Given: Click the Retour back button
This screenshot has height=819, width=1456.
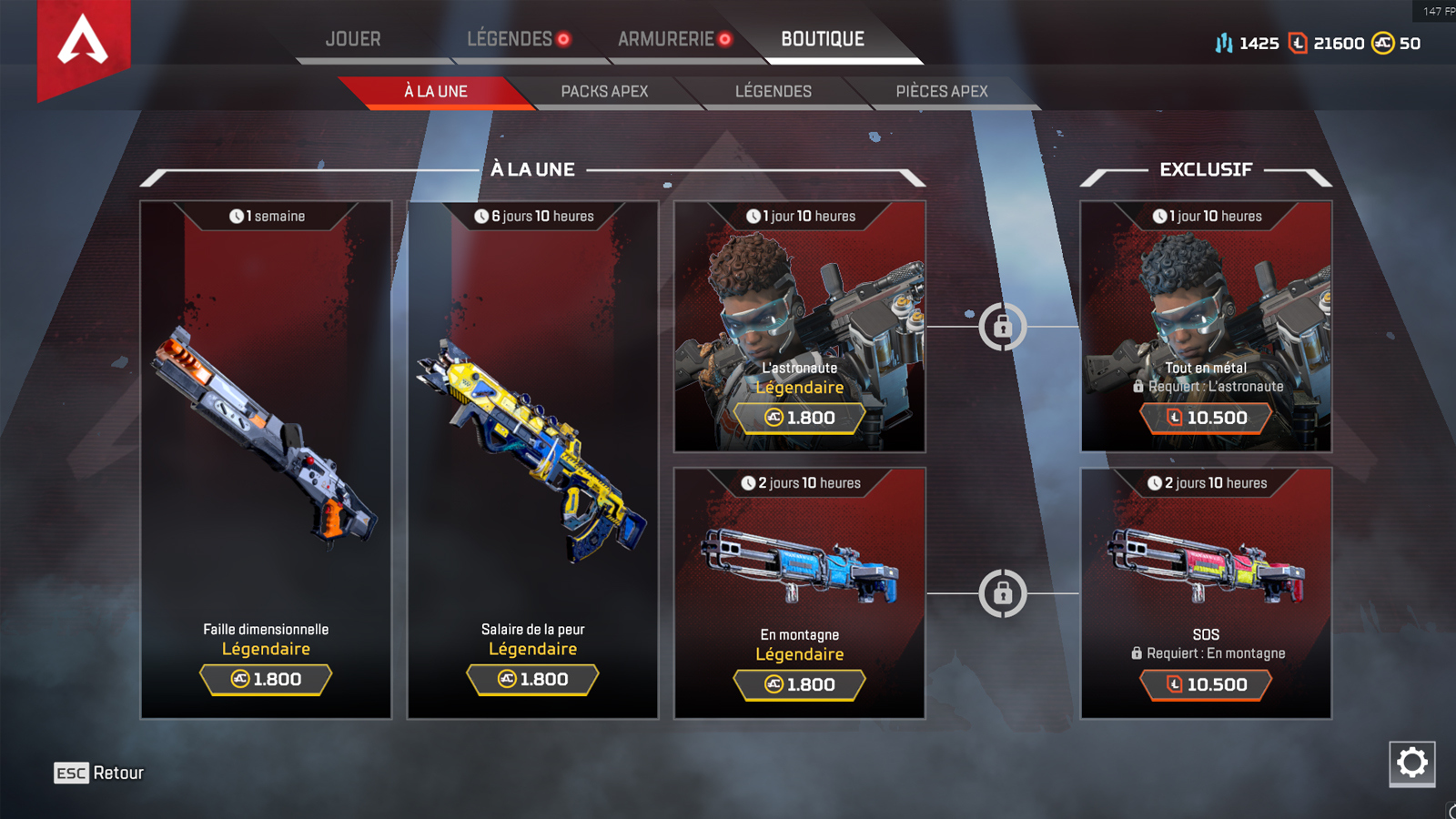Looking at the screenshot, I should pos(99,773).
